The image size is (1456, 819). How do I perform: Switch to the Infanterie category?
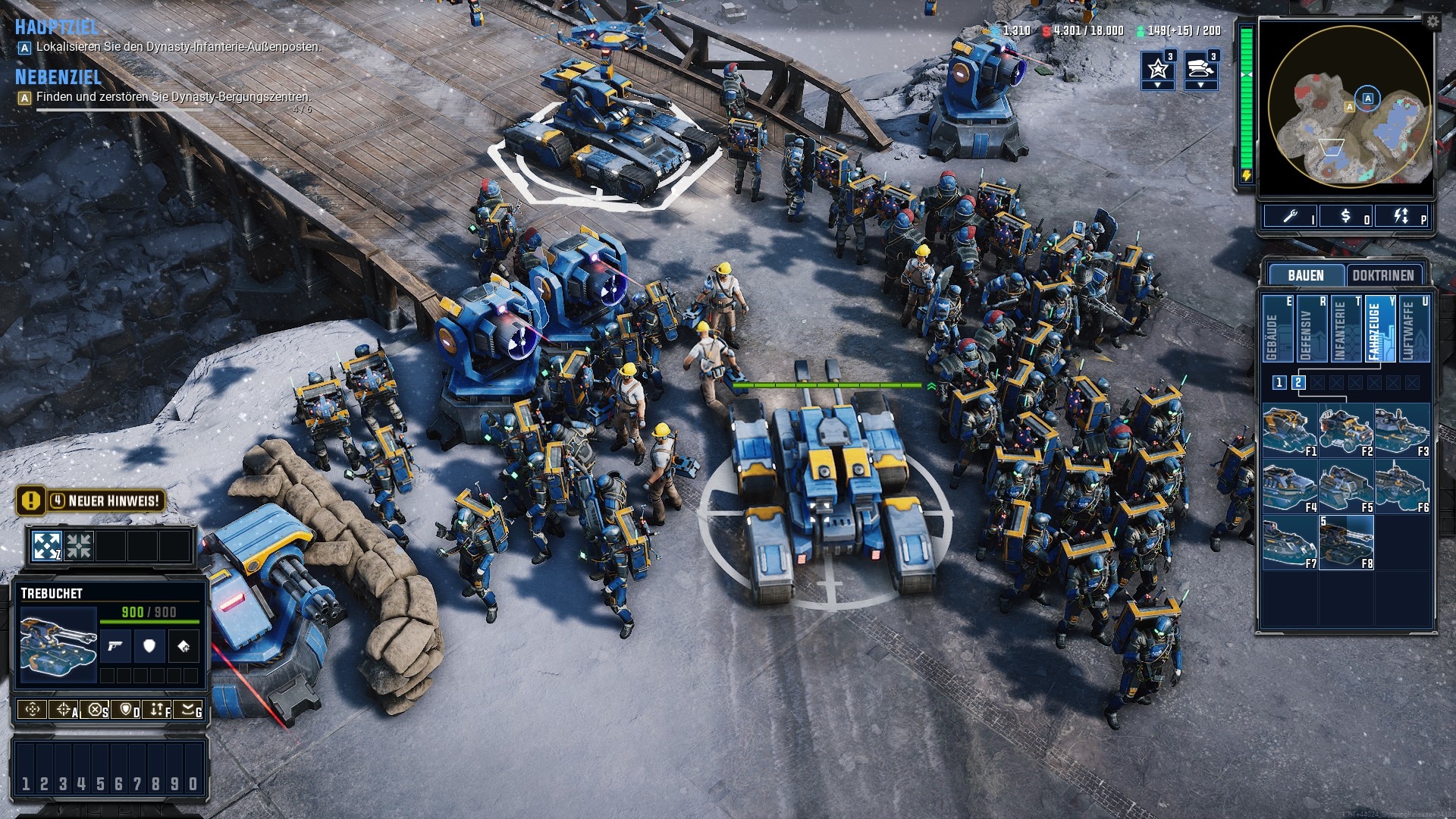tap(1345, 328)
